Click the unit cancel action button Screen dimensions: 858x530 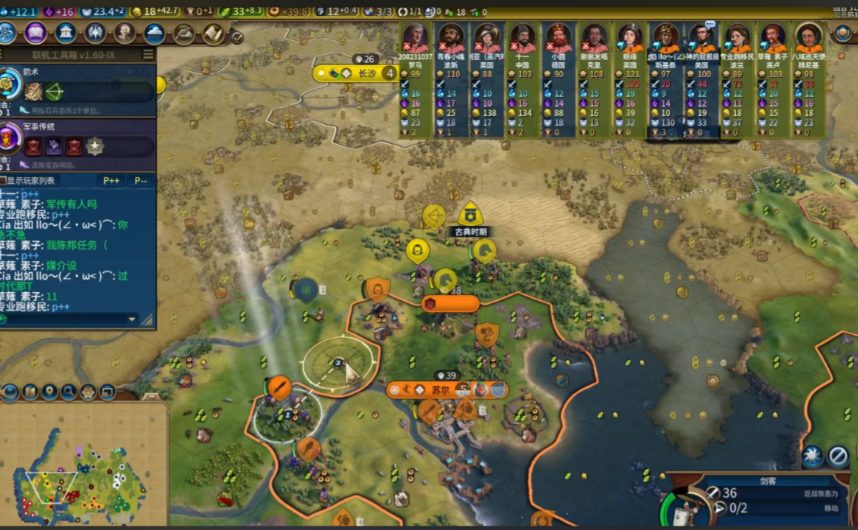tap(838, 457)
